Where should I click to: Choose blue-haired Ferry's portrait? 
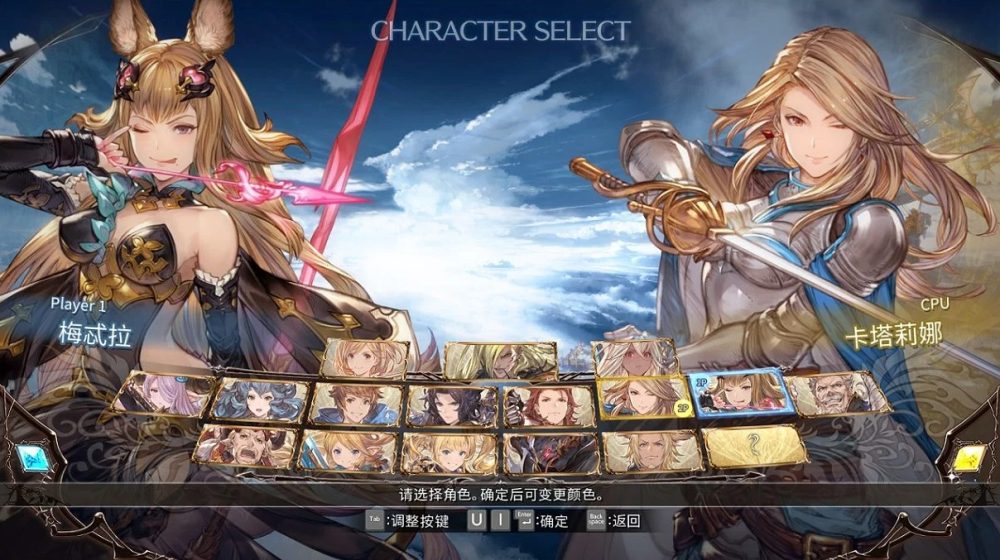point(261,400)
